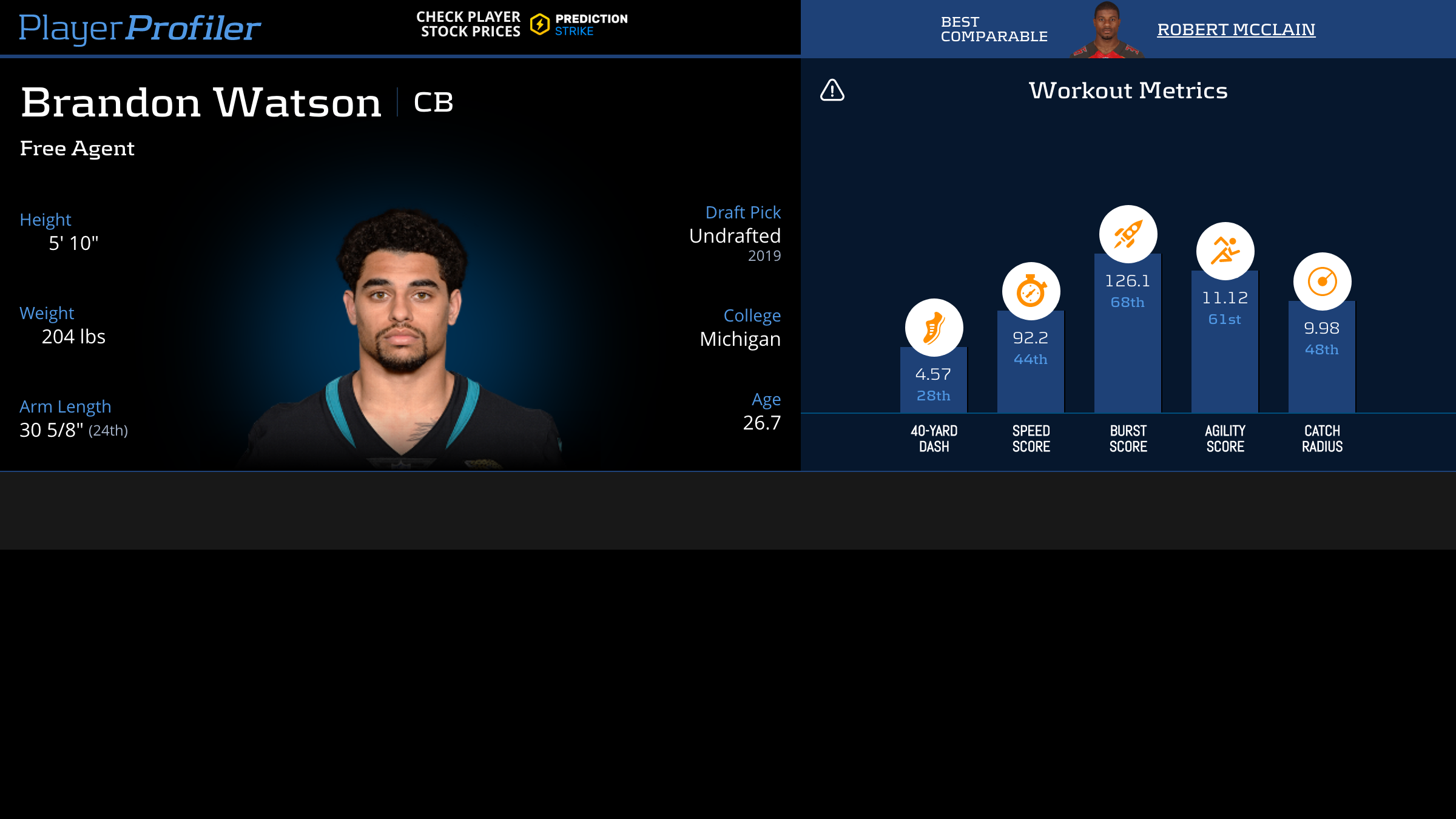Viewport: 1456px width, 819px height.
Task: Open the PlayerProfiler home logo
Action: point(140,29)
